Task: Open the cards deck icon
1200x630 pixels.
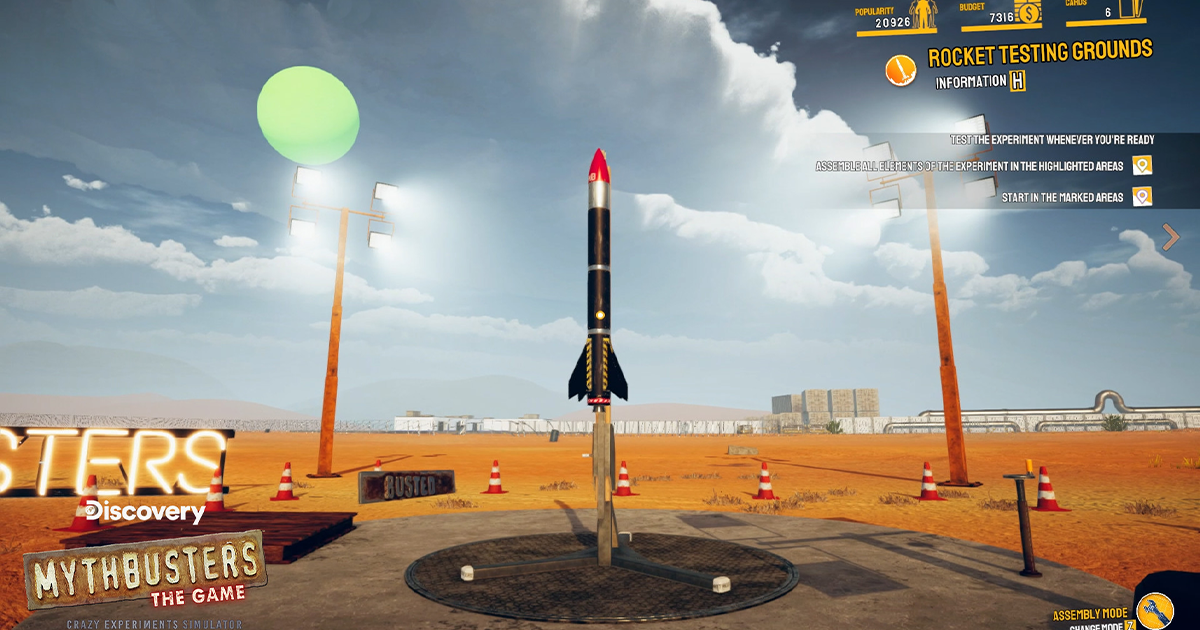Action: click(x=1133, y=9)
